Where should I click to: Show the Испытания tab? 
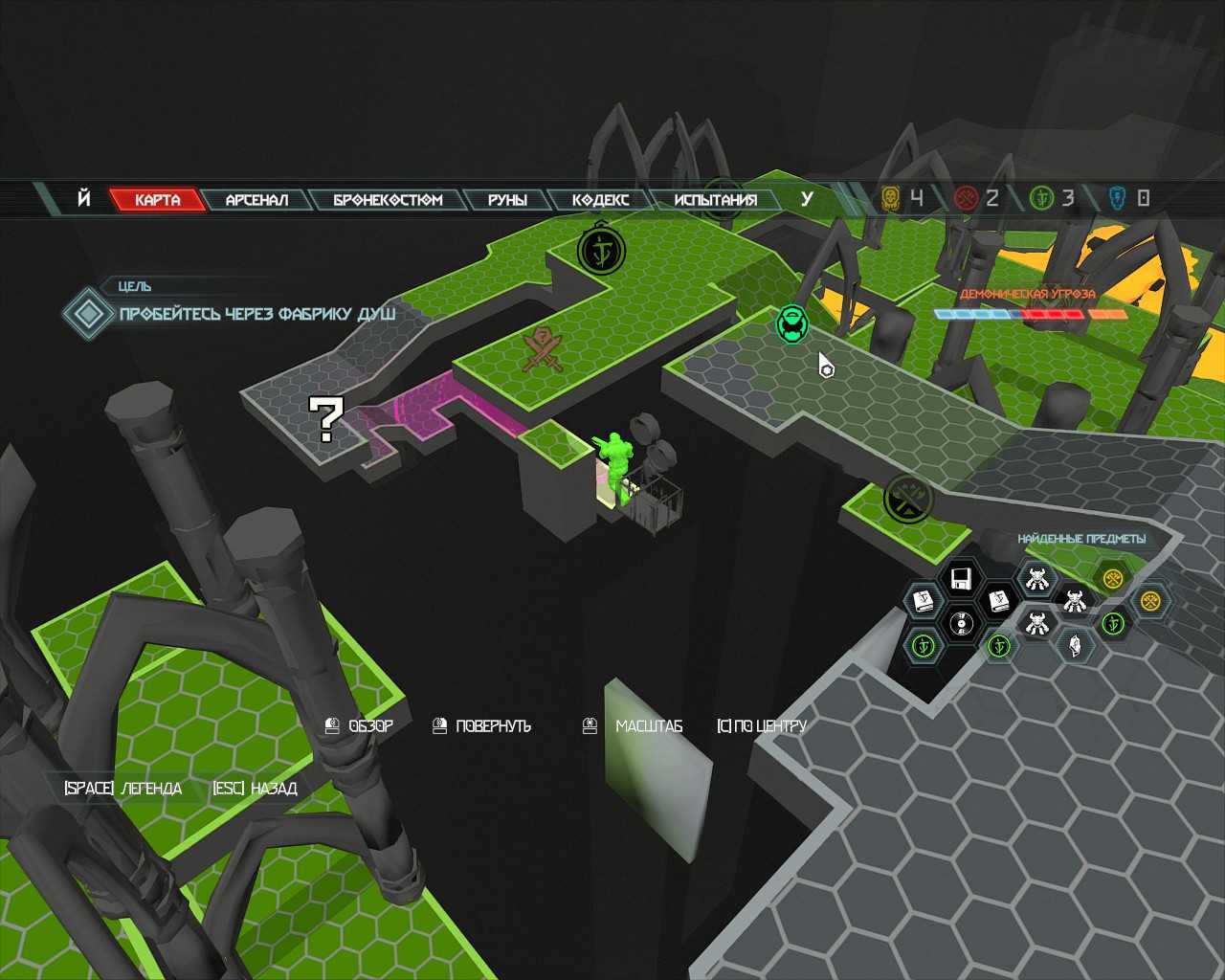pyautogui.click(x=715, y=200)
